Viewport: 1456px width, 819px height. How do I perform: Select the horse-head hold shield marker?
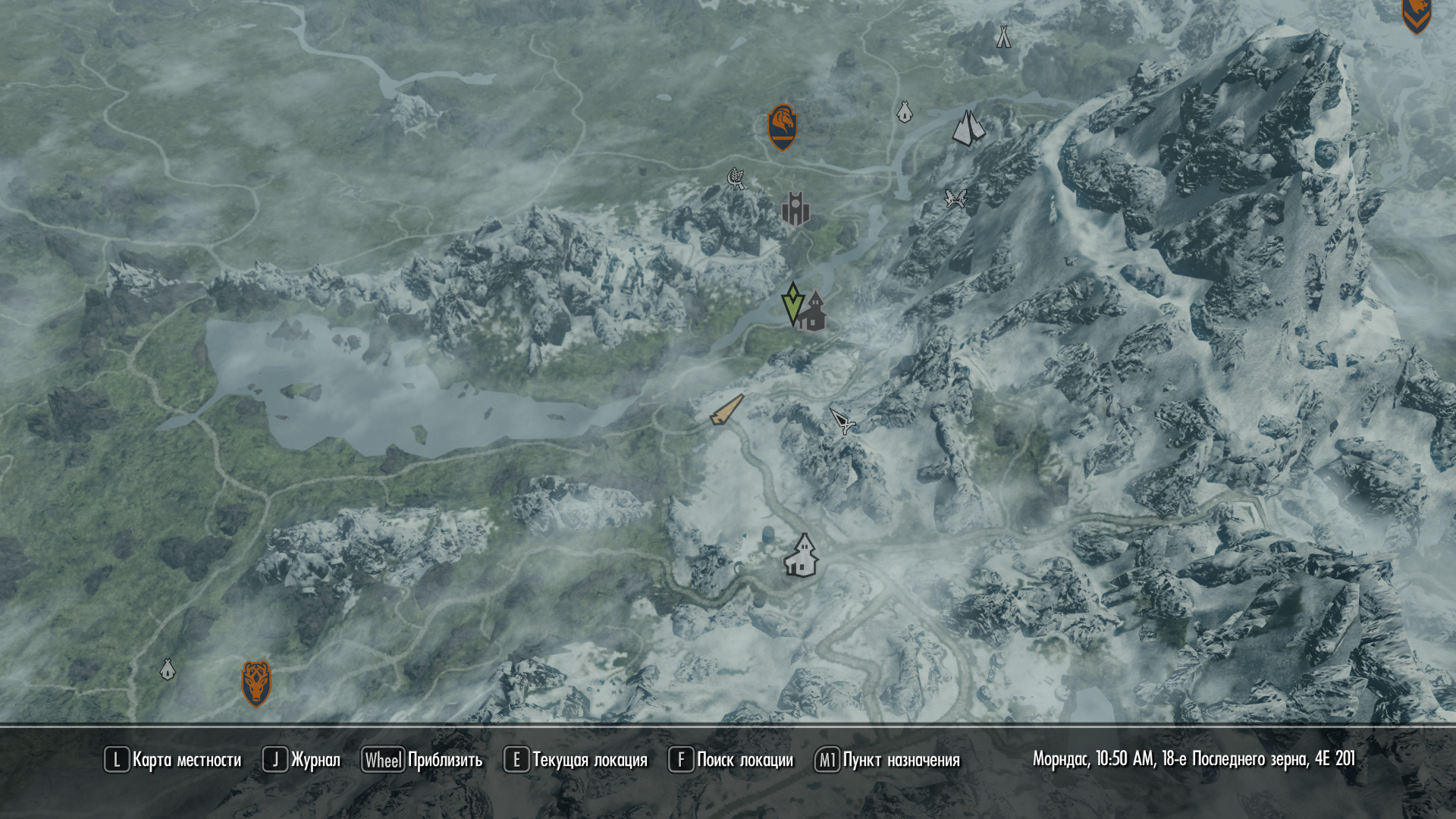782,127
